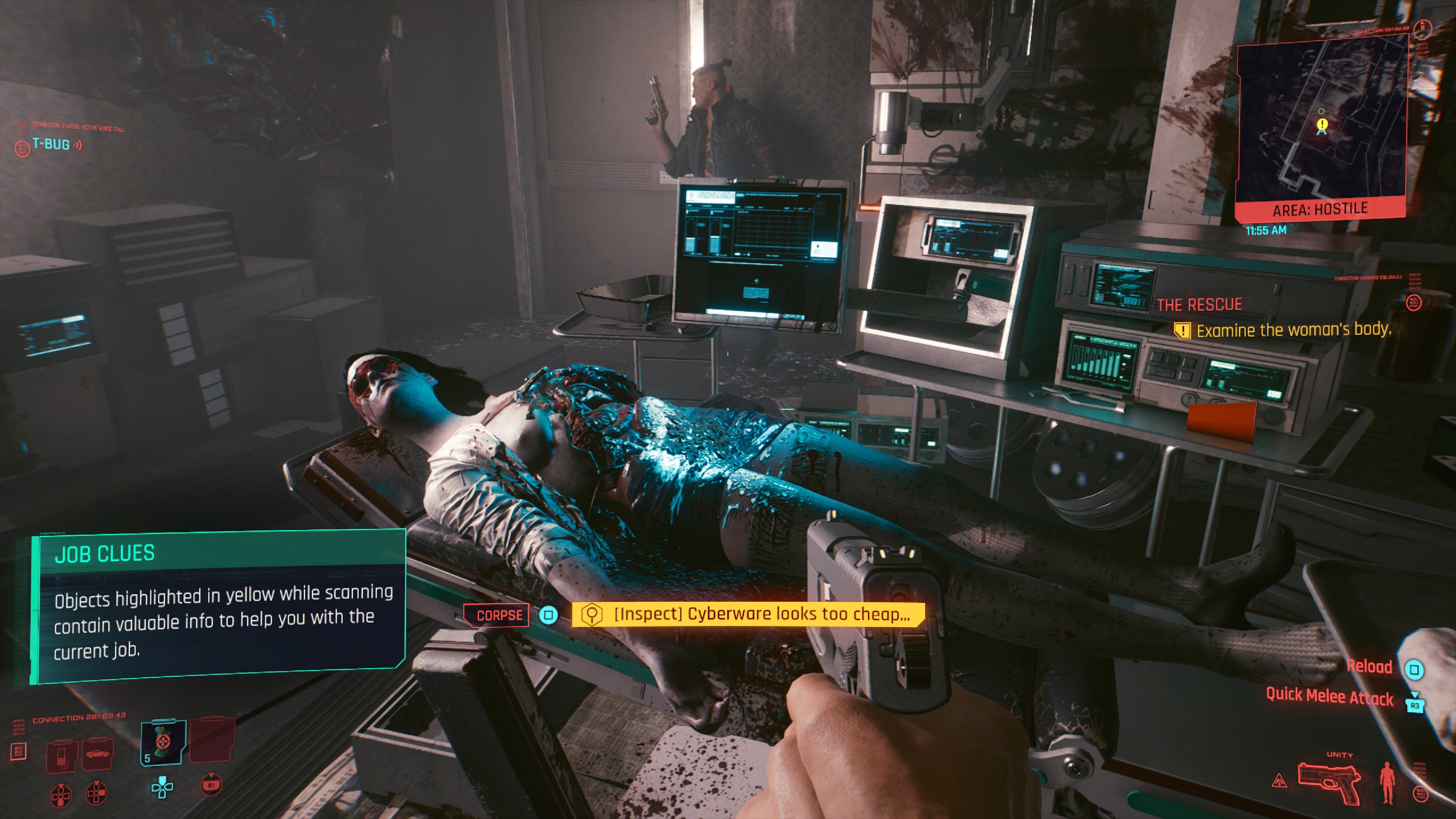Choose the Inspect cyberware dialogue option
The width and height of the screenshot is (1456, 819).
[x=748, y=614]
